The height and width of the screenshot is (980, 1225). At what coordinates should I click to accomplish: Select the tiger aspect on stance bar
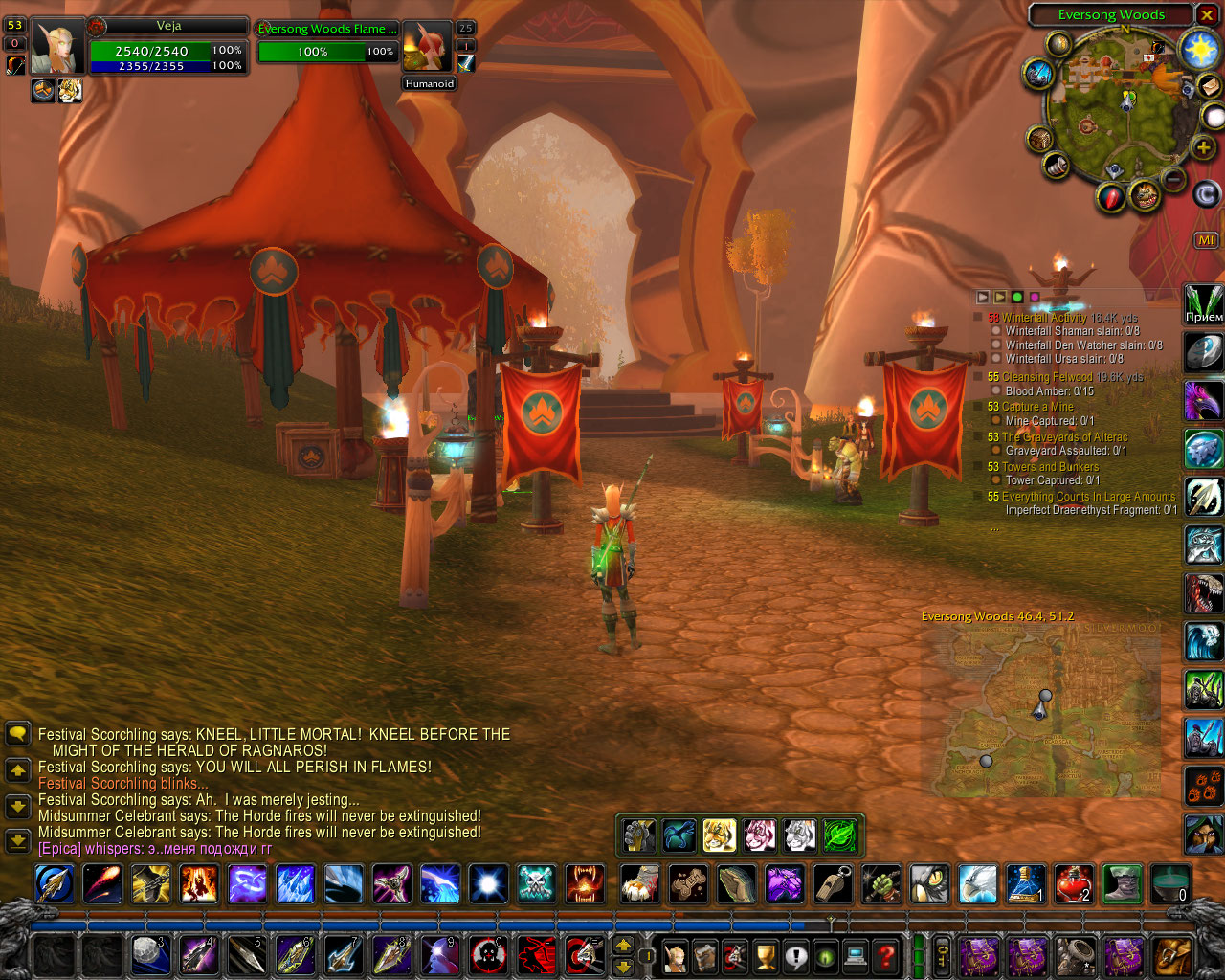pyautogui.click(x=719, y=835)
